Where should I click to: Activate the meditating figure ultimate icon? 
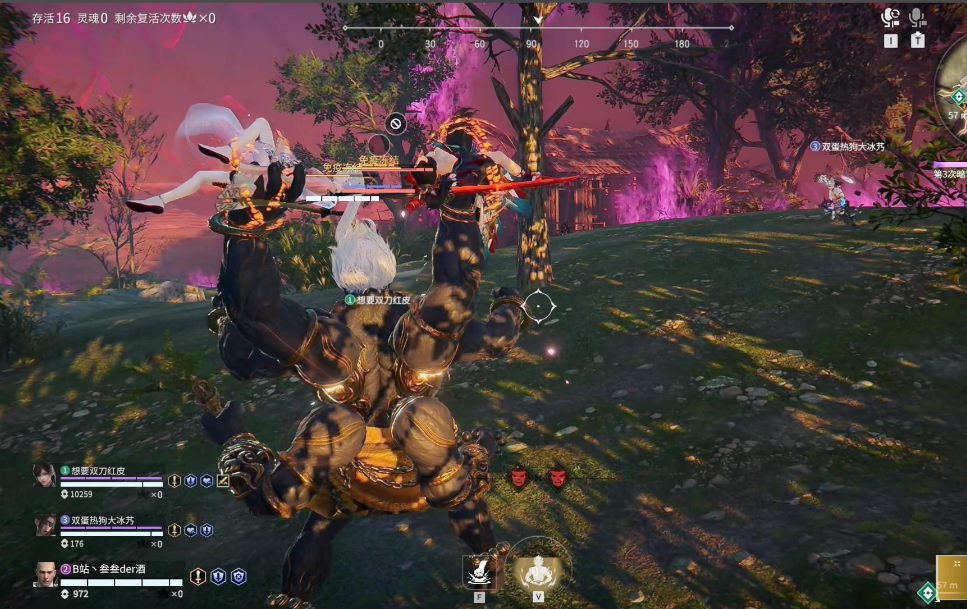click(x=537, y=569)
